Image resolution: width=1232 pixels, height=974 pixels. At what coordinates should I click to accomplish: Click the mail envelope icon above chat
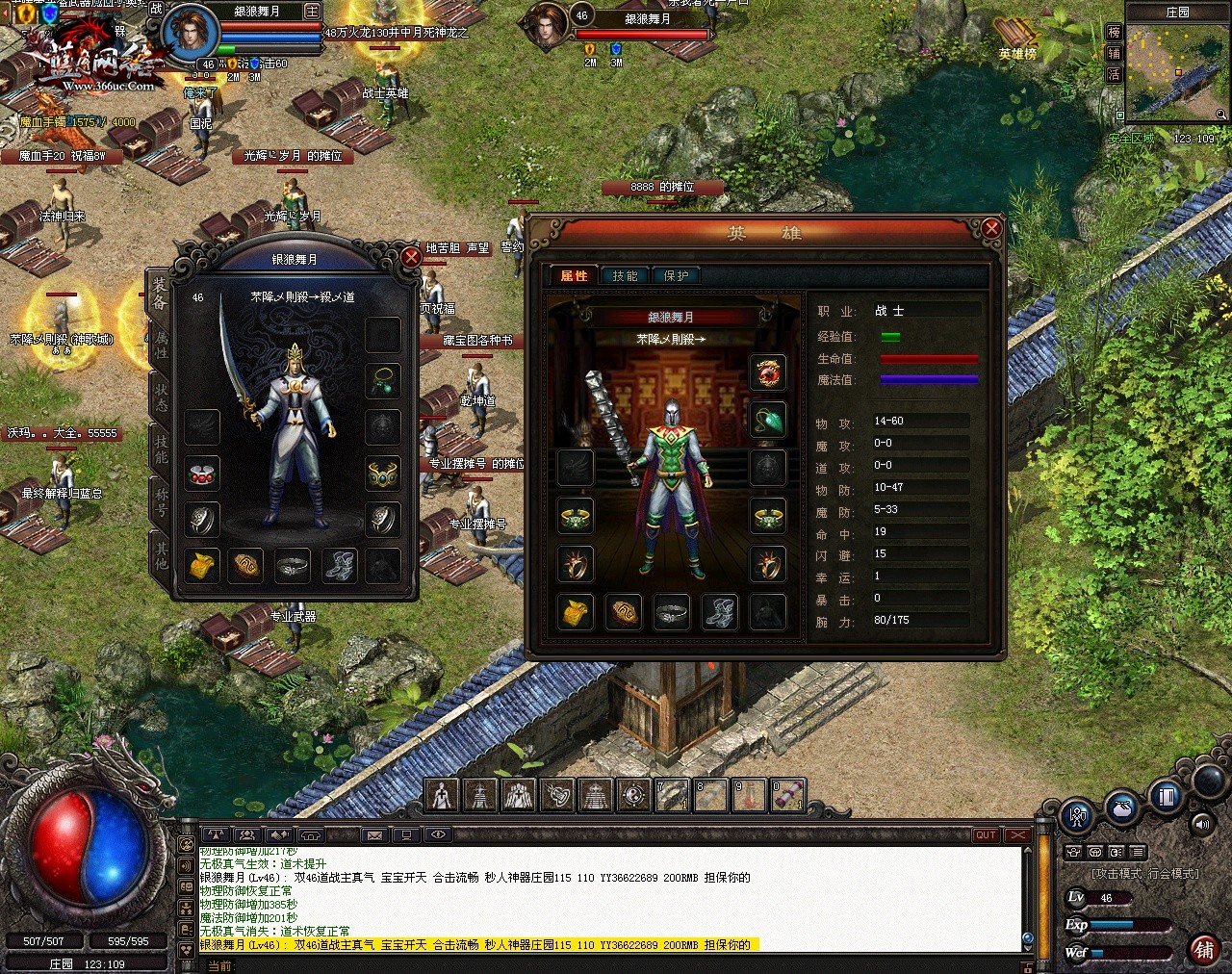coord(374,834)
